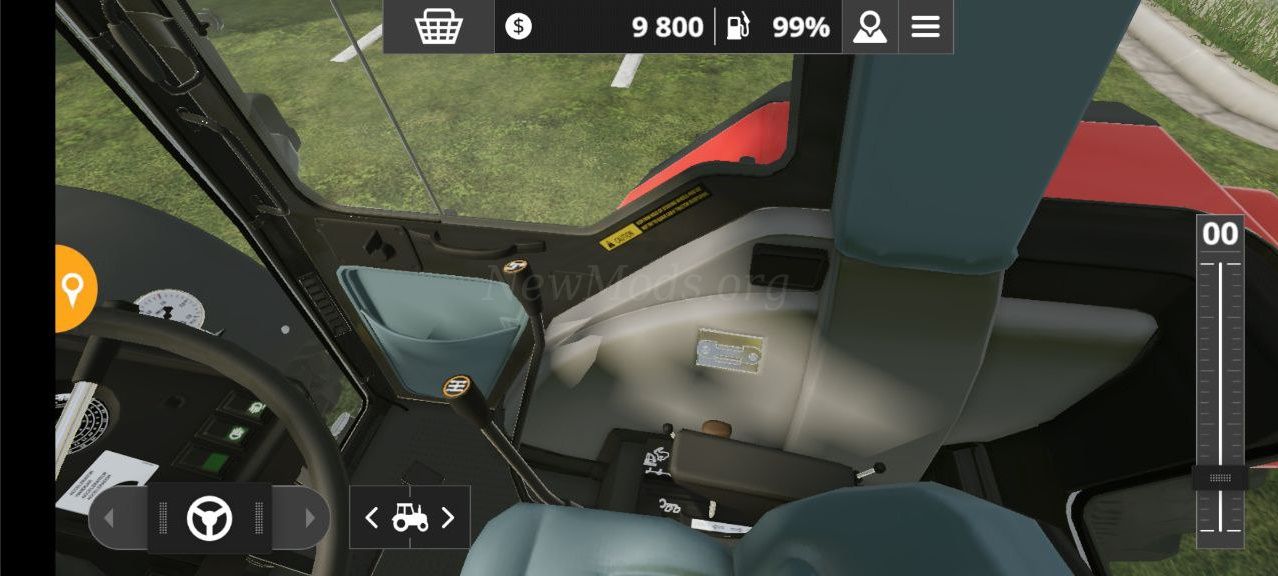Tap the orange location pin button
Image resolution: width=1278 pixels, height=576 pixels.
(72, 289)
